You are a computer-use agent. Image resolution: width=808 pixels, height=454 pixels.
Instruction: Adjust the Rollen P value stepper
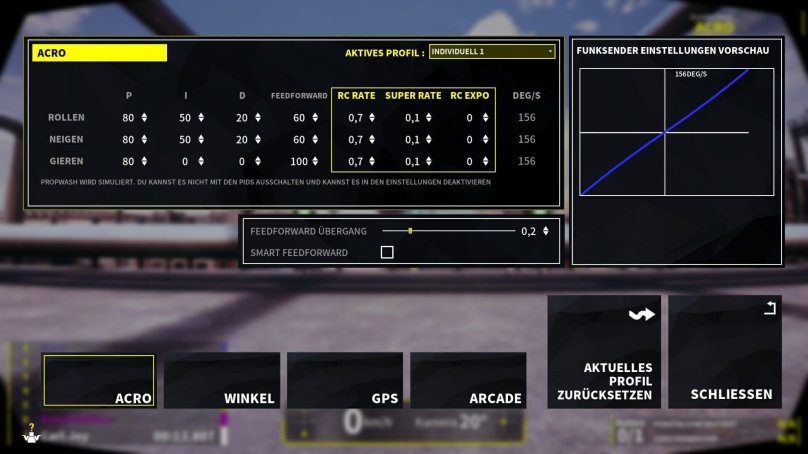tap(144, 117)
